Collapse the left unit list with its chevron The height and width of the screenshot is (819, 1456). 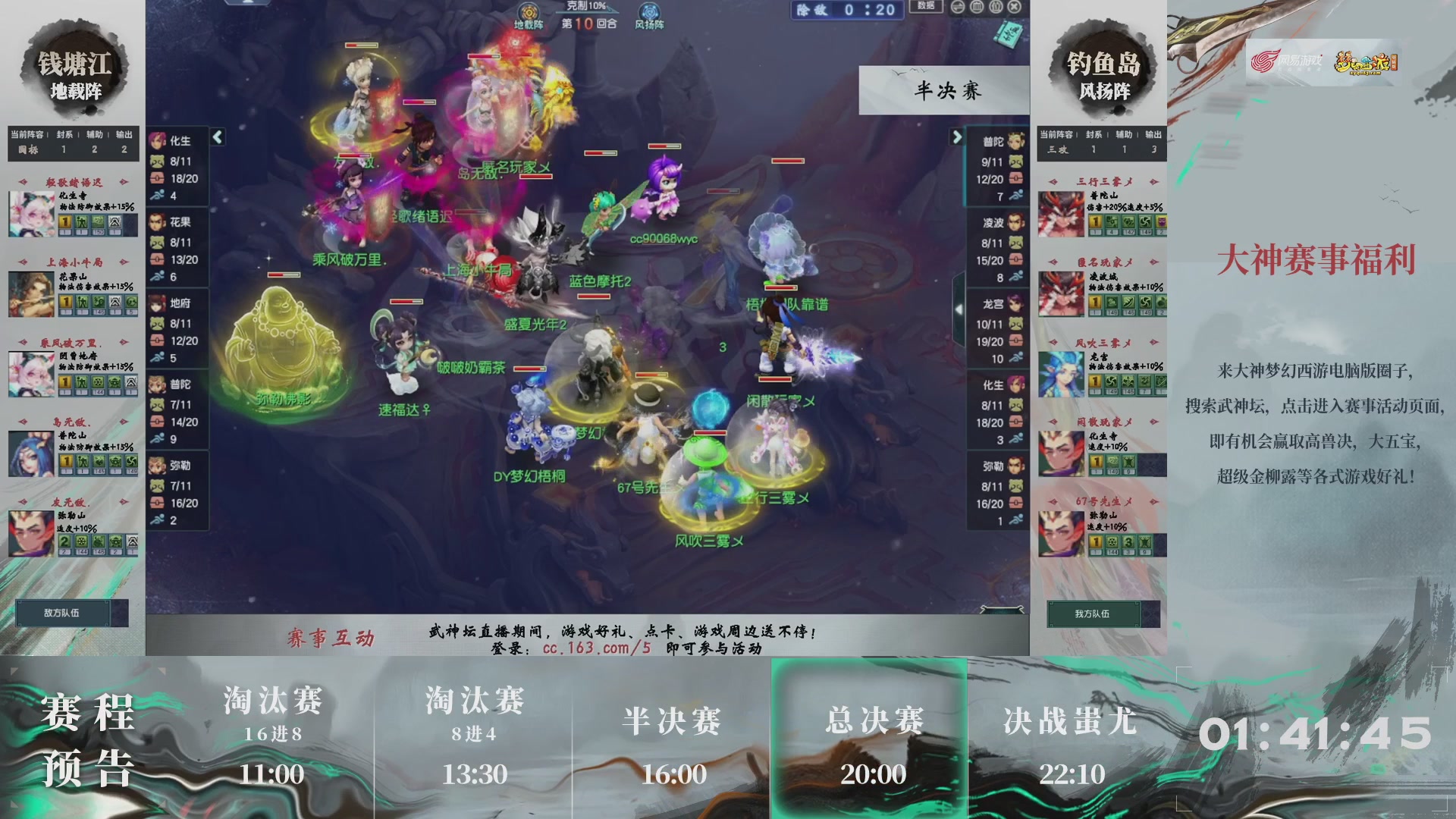(215, 137)
